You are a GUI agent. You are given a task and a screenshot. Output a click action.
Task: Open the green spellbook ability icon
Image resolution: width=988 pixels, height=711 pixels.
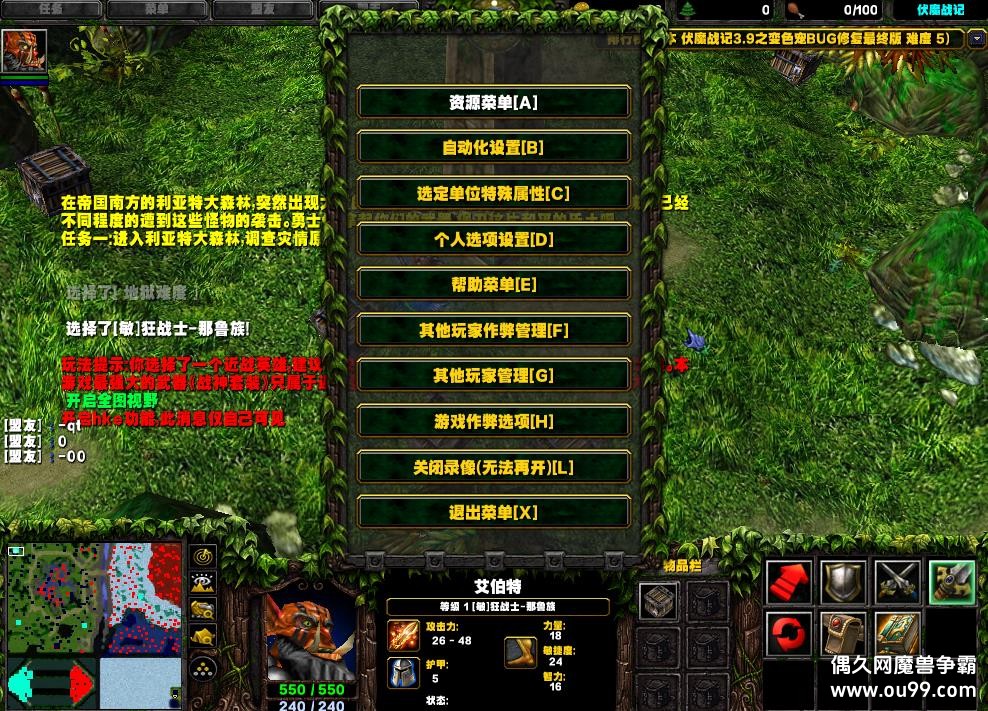[x=897, y=634]
